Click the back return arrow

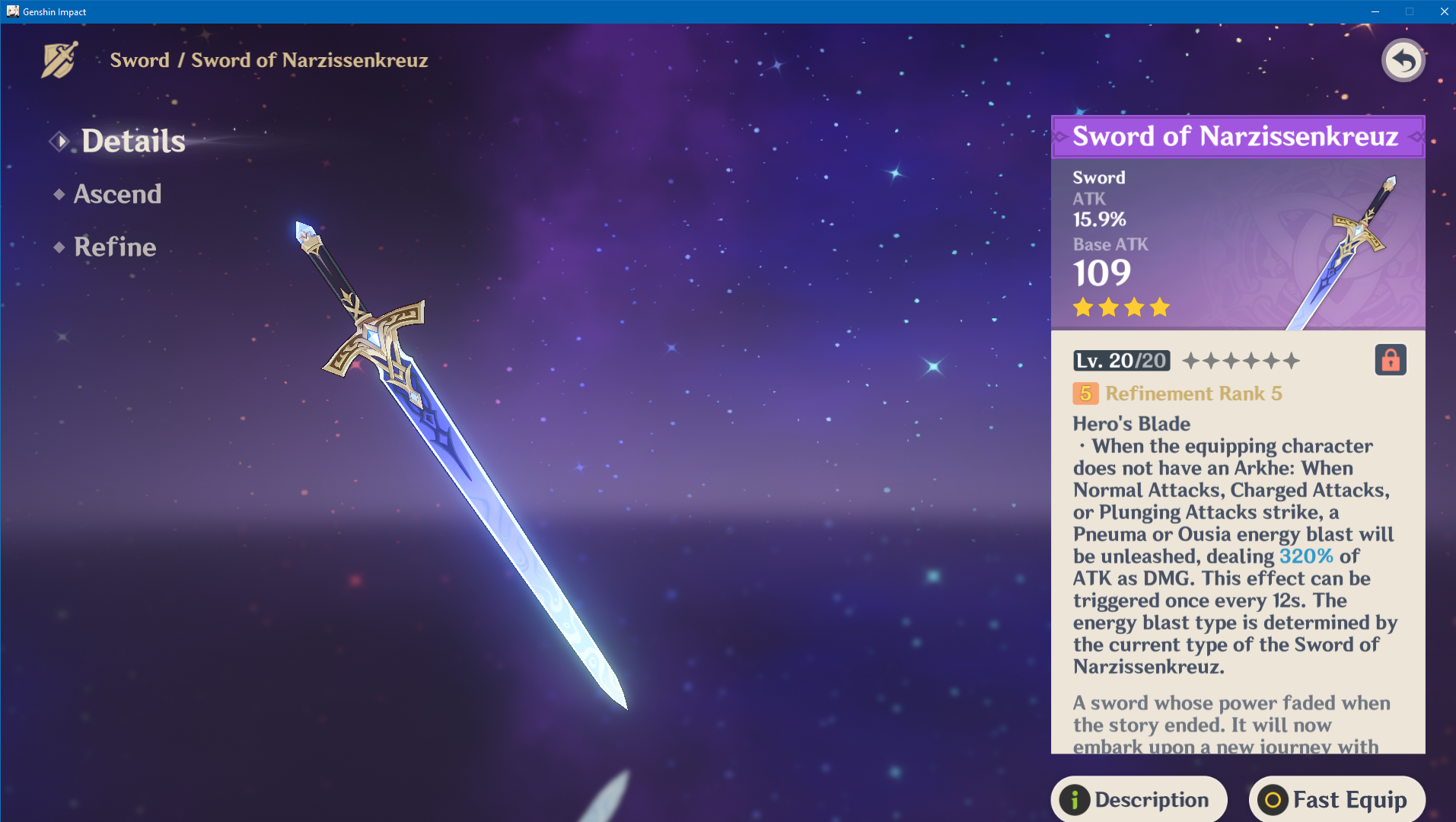click(1403, 59)
